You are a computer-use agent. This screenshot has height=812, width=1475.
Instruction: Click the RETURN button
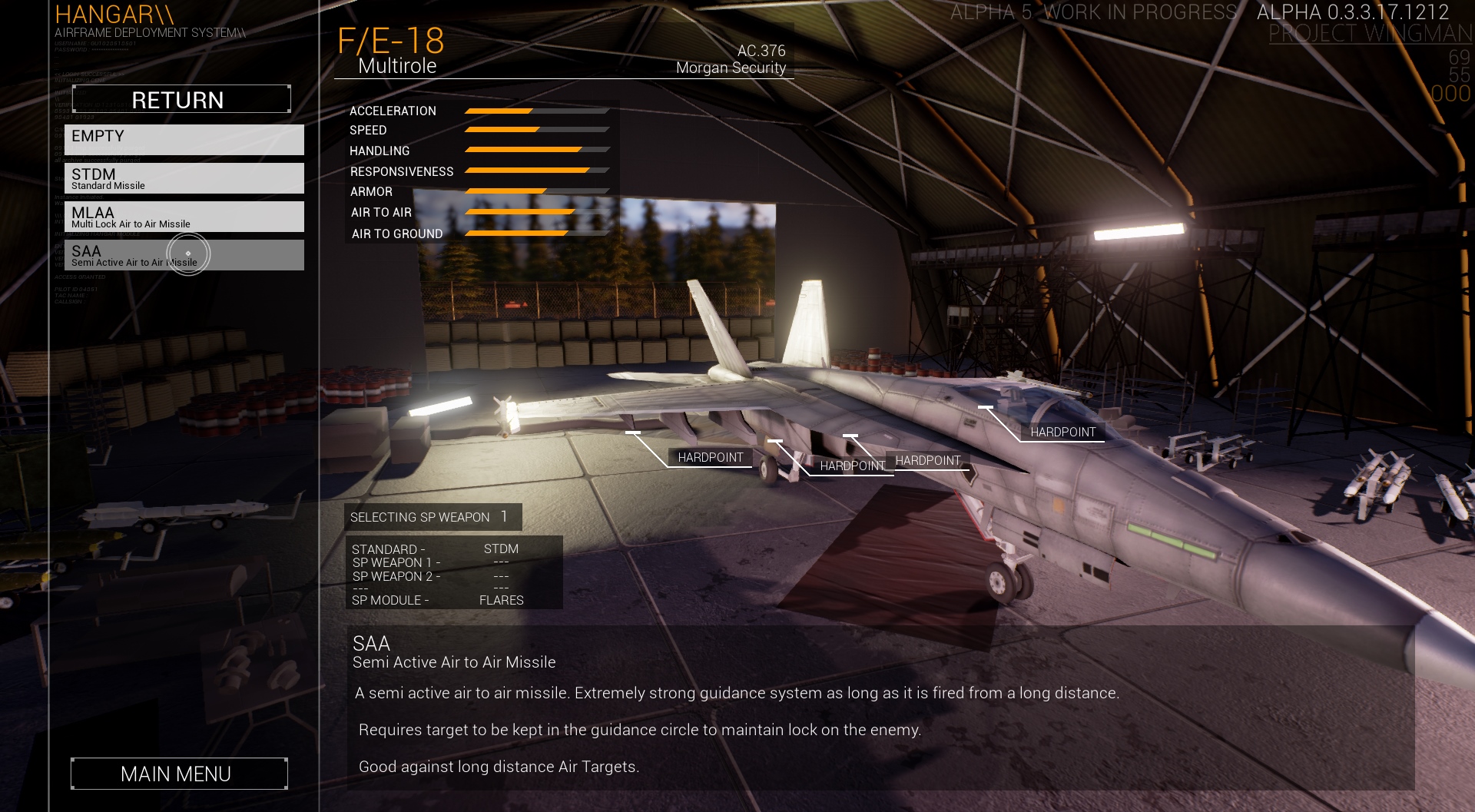pyautogui.click(x=181, y=99)
